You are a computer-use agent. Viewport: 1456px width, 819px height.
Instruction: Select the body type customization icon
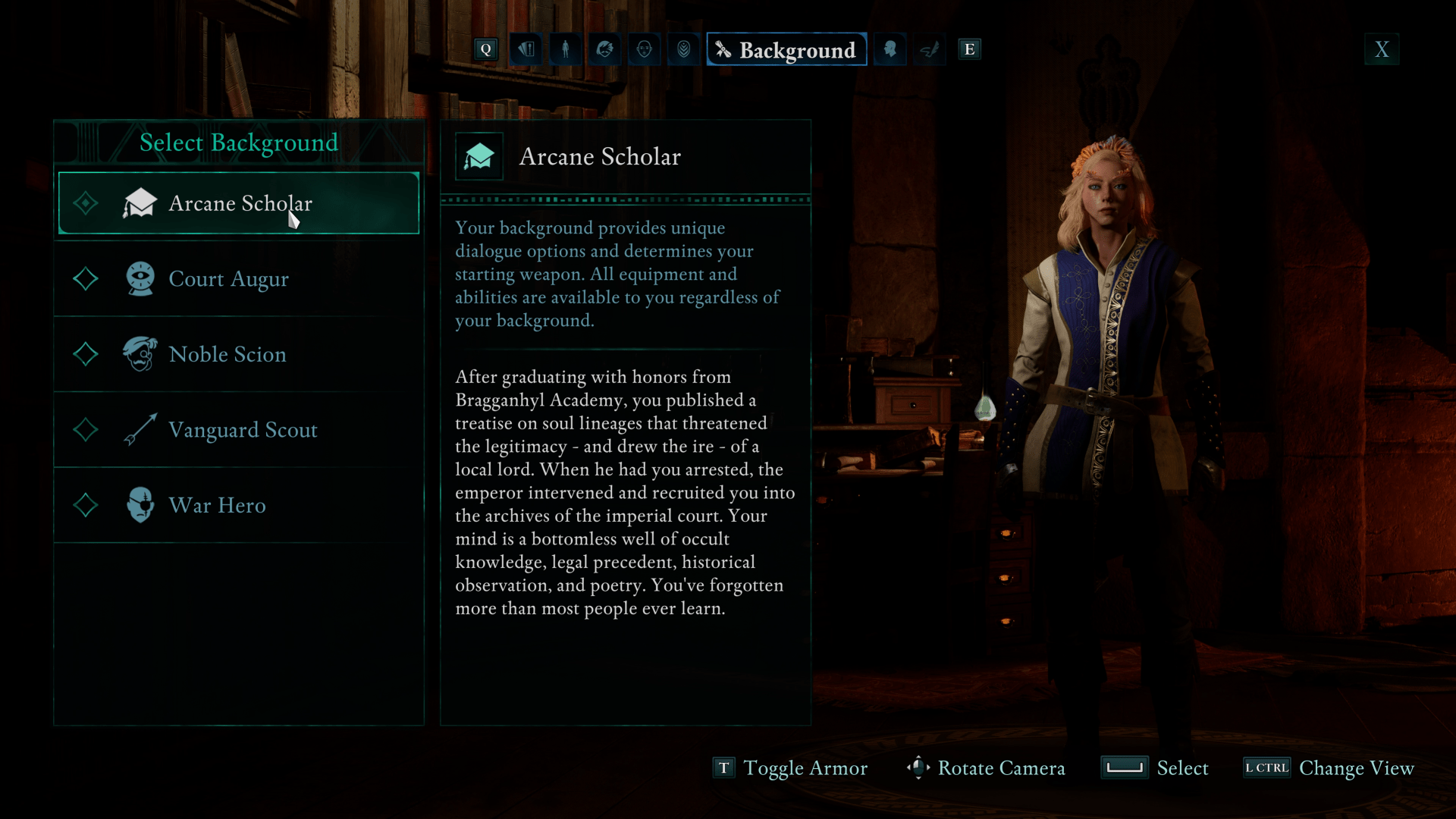coord(565,49)
